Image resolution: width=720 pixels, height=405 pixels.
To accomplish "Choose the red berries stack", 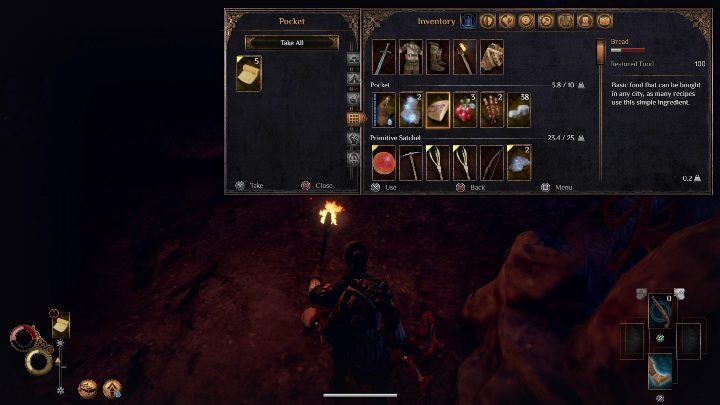I will [465, 109].
